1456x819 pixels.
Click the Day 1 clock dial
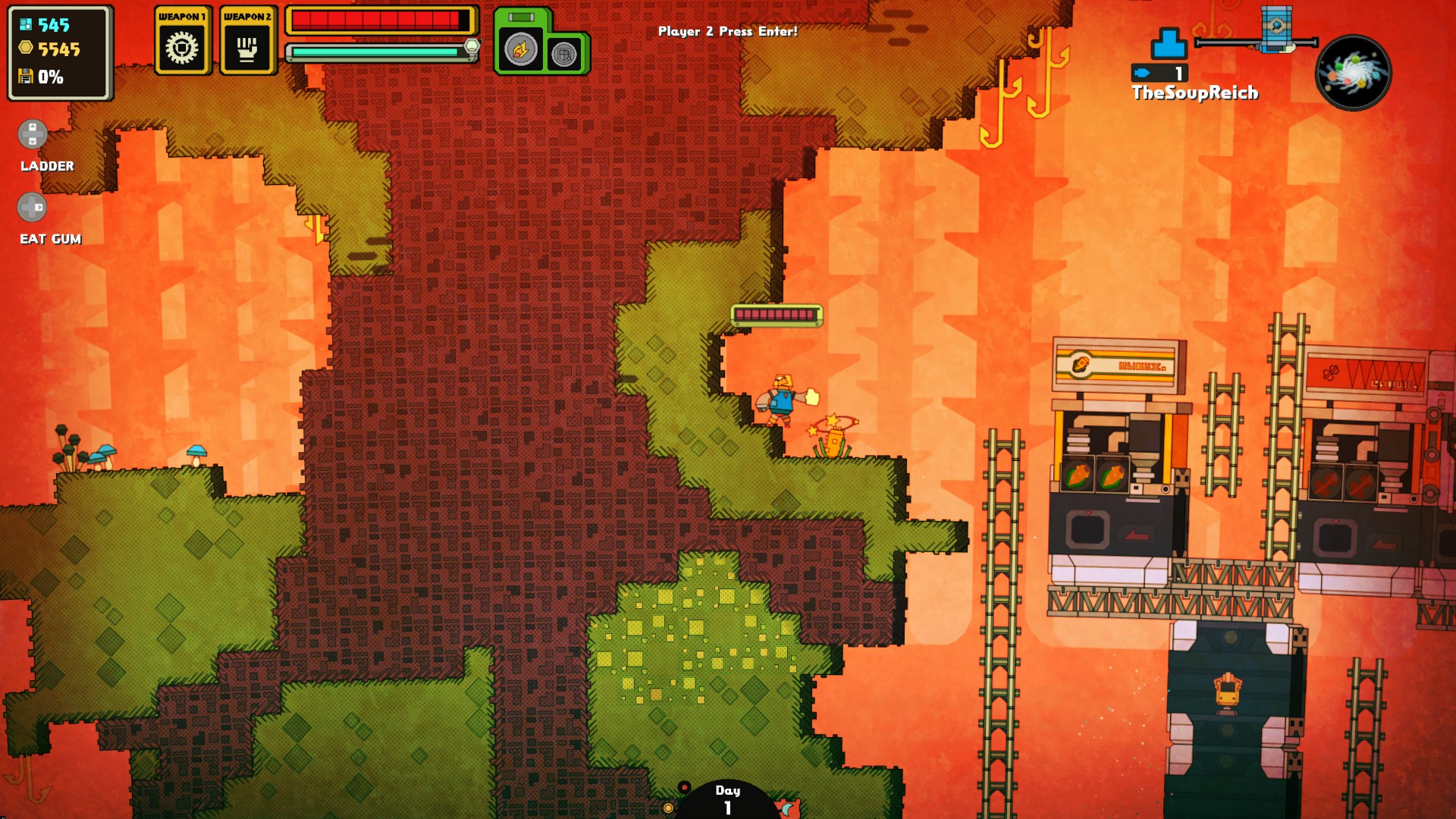point(726,800)
